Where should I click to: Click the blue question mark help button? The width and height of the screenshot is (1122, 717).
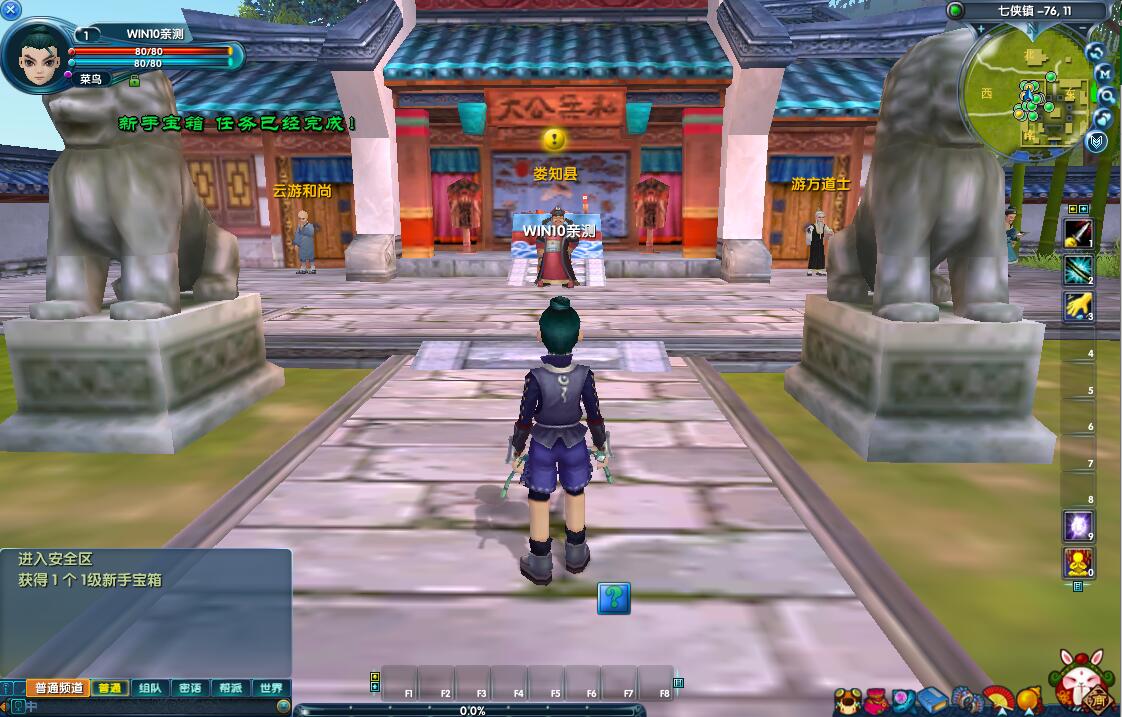coord(614,598)
